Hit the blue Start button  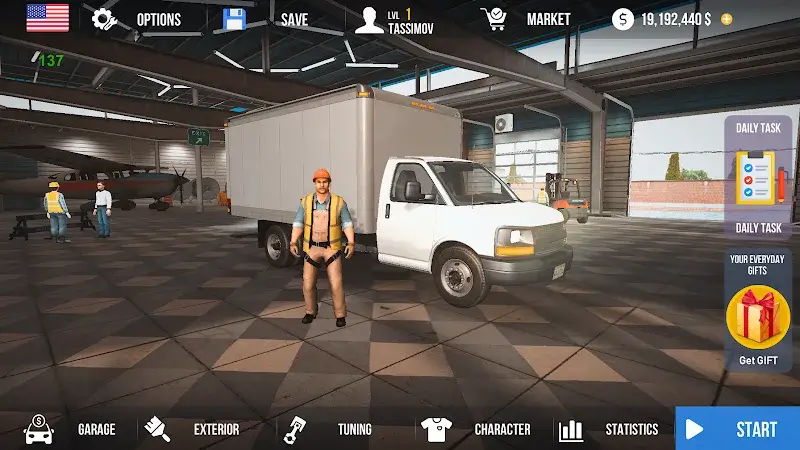(x=738, y=429)
